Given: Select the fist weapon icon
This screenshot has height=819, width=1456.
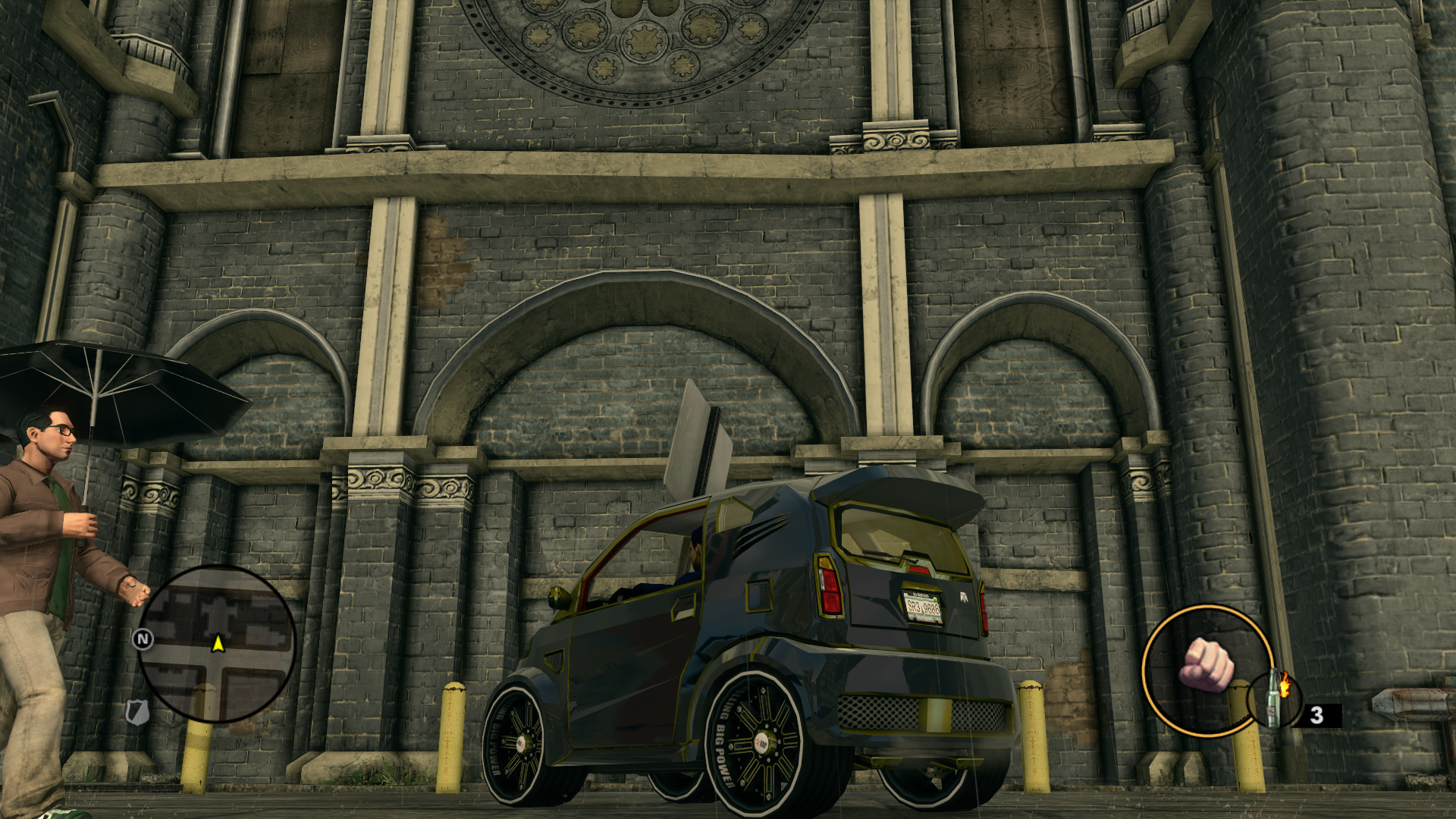Looking at the screenshot, I should [x=1206, y=664].
